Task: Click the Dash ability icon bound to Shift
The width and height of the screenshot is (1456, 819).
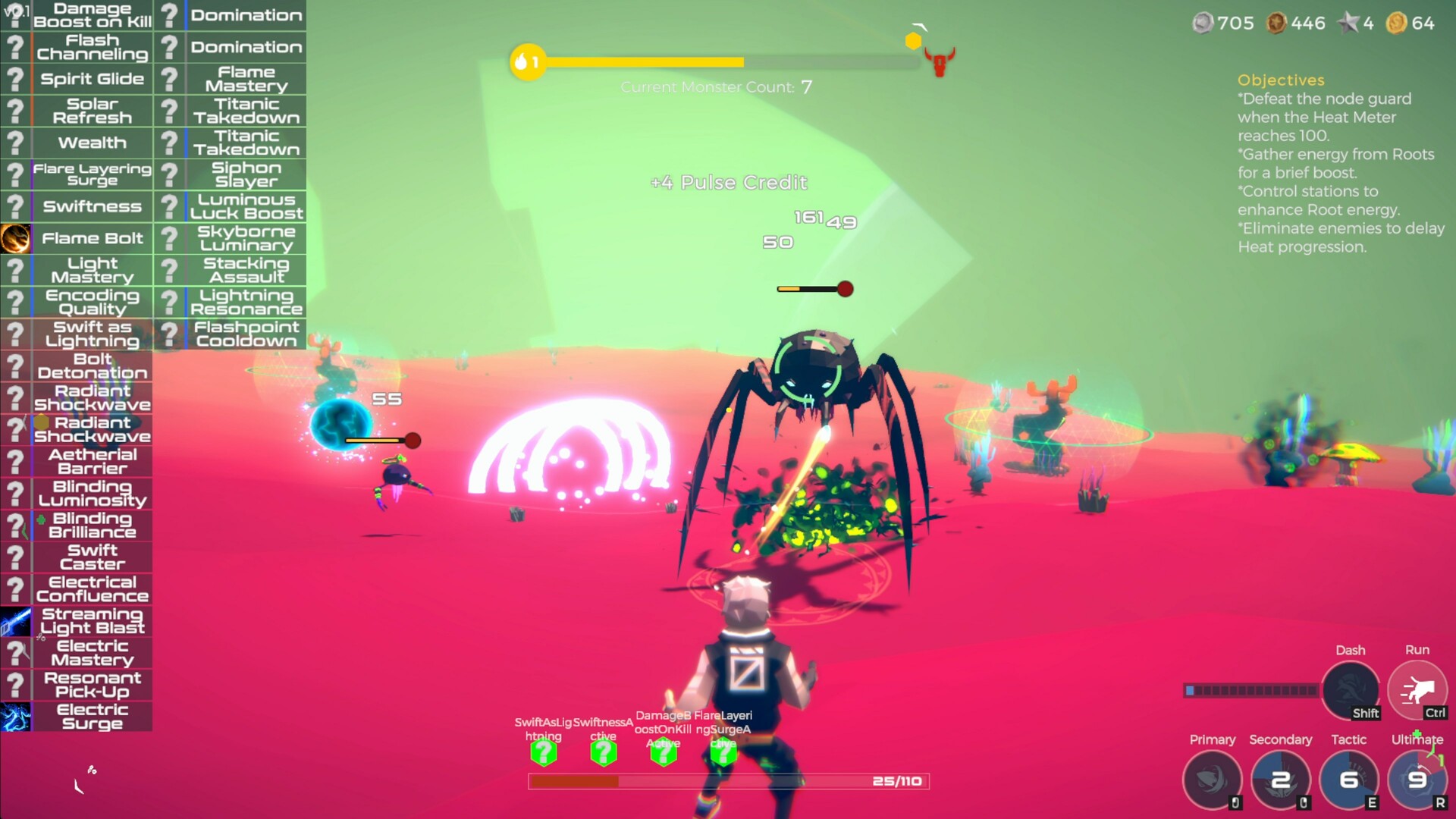Action: 1351,690
